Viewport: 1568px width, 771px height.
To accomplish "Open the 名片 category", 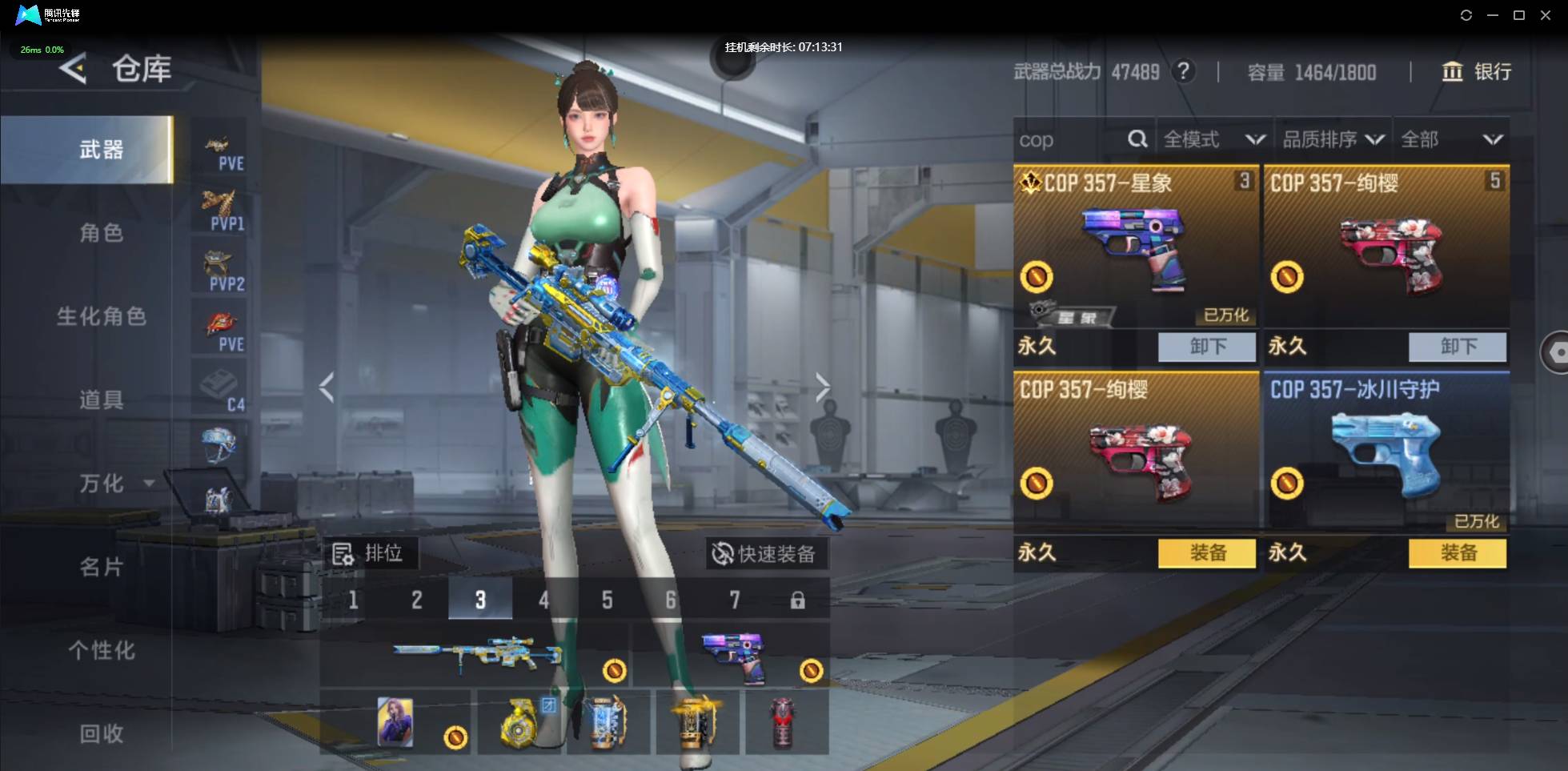I will tap(101, 567).
